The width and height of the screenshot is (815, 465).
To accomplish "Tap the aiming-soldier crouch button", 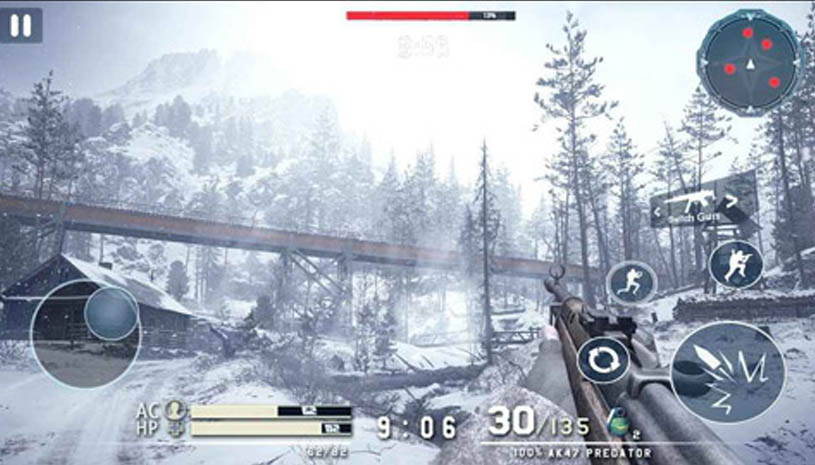I will coord(735,264).
